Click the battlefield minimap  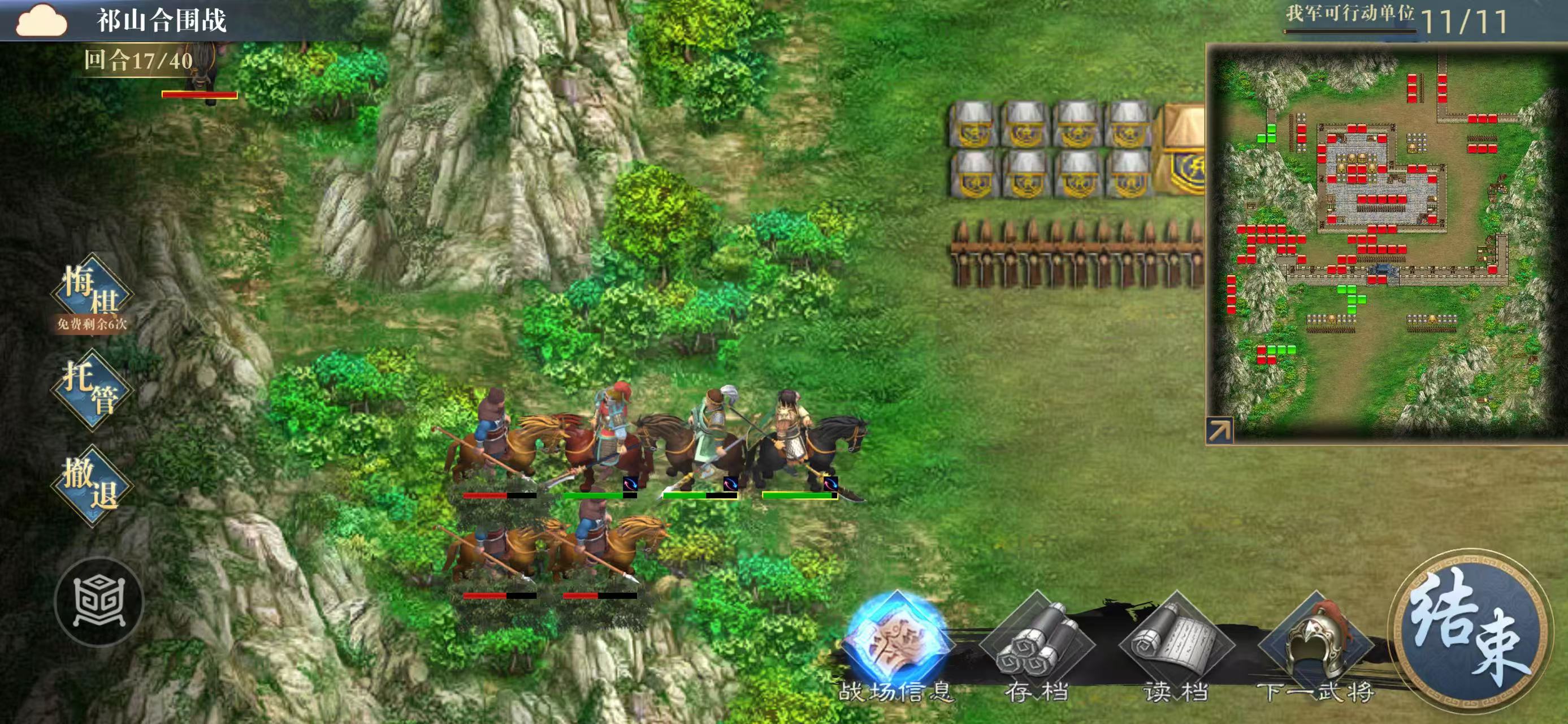[x=1381, y=244]
